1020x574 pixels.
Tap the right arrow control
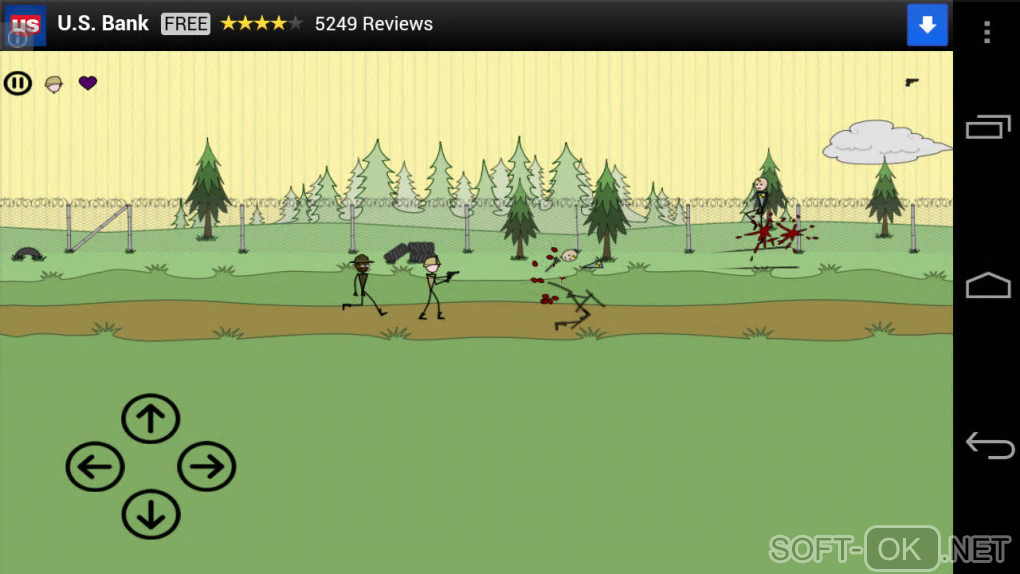click(x=207, y=467)
